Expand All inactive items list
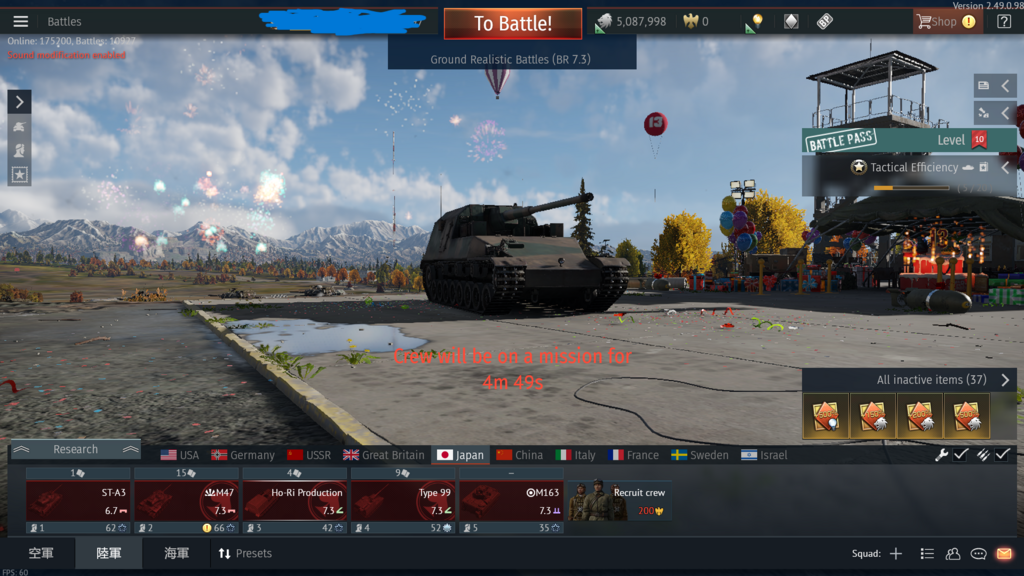The height and width of the screenshot is (576, 1024). [1005, 380]
